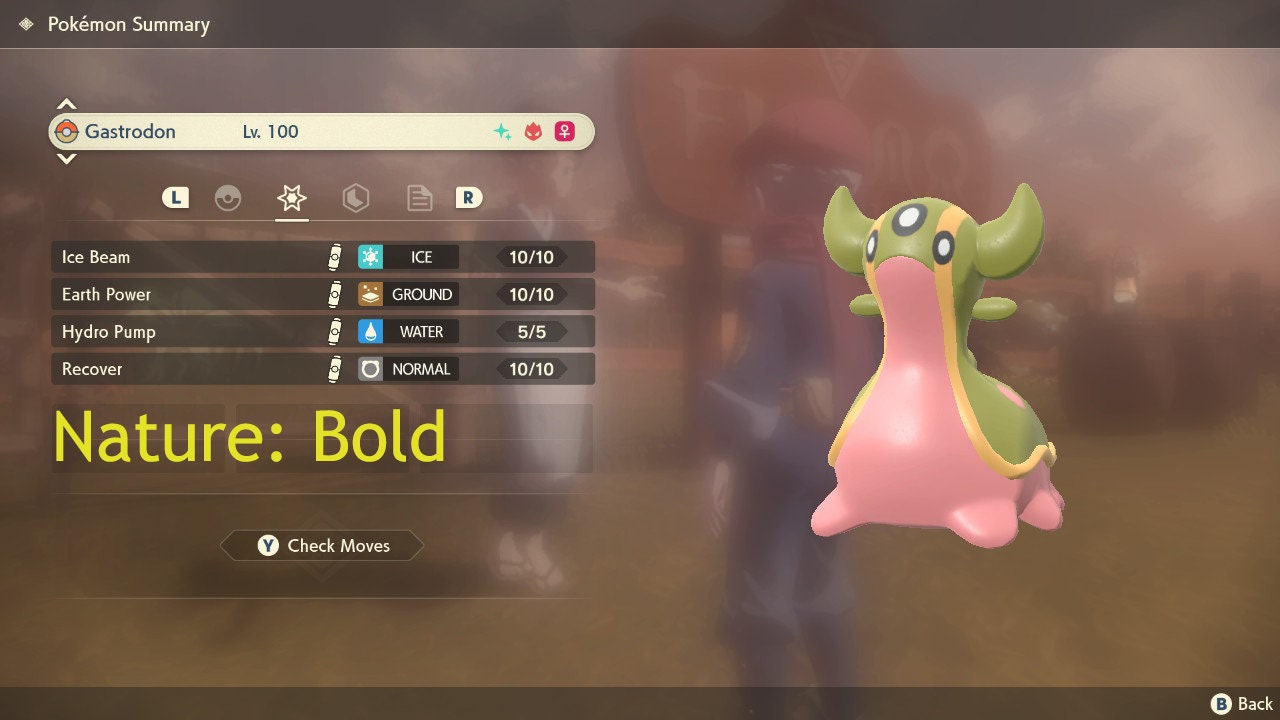Click the NORMAL type icon on Recover
This screenshot has height=720, width=1280.
(368, 369)
